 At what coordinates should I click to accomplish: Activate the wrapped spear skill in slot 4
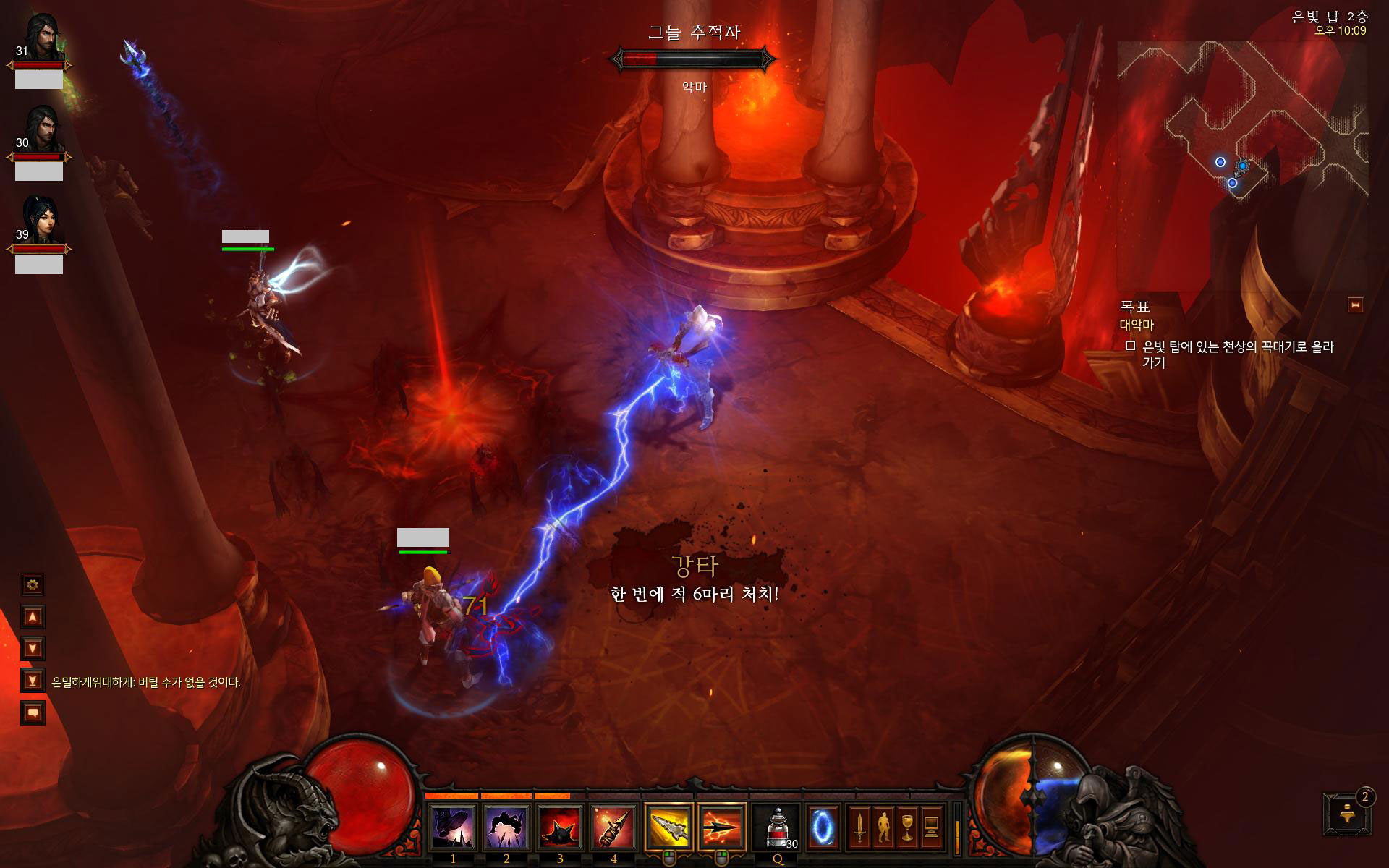(613, 826)
